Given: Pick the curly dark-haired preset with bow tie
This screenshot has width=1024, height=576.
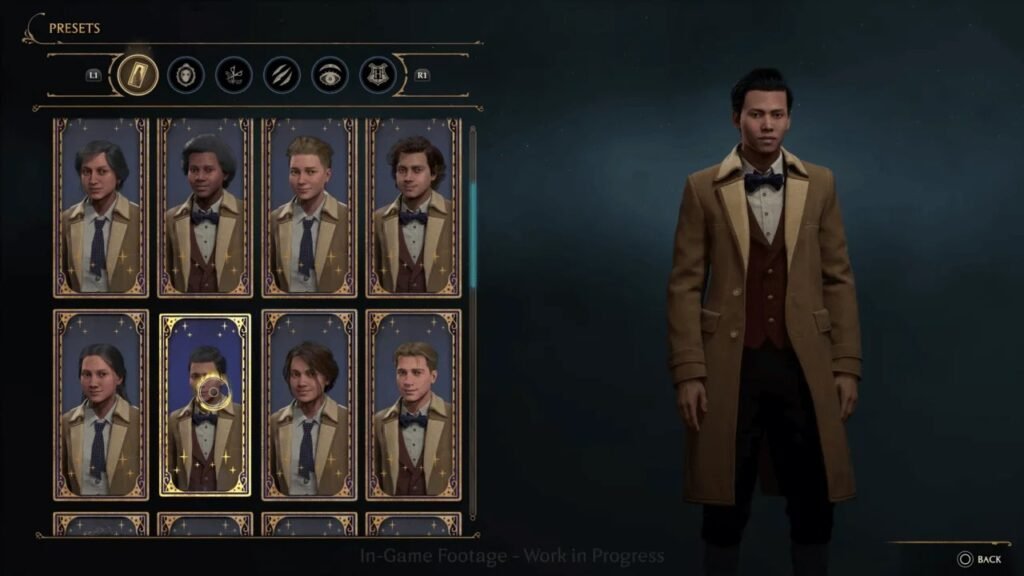Looking at the screenshot, I should click(413, 207).
